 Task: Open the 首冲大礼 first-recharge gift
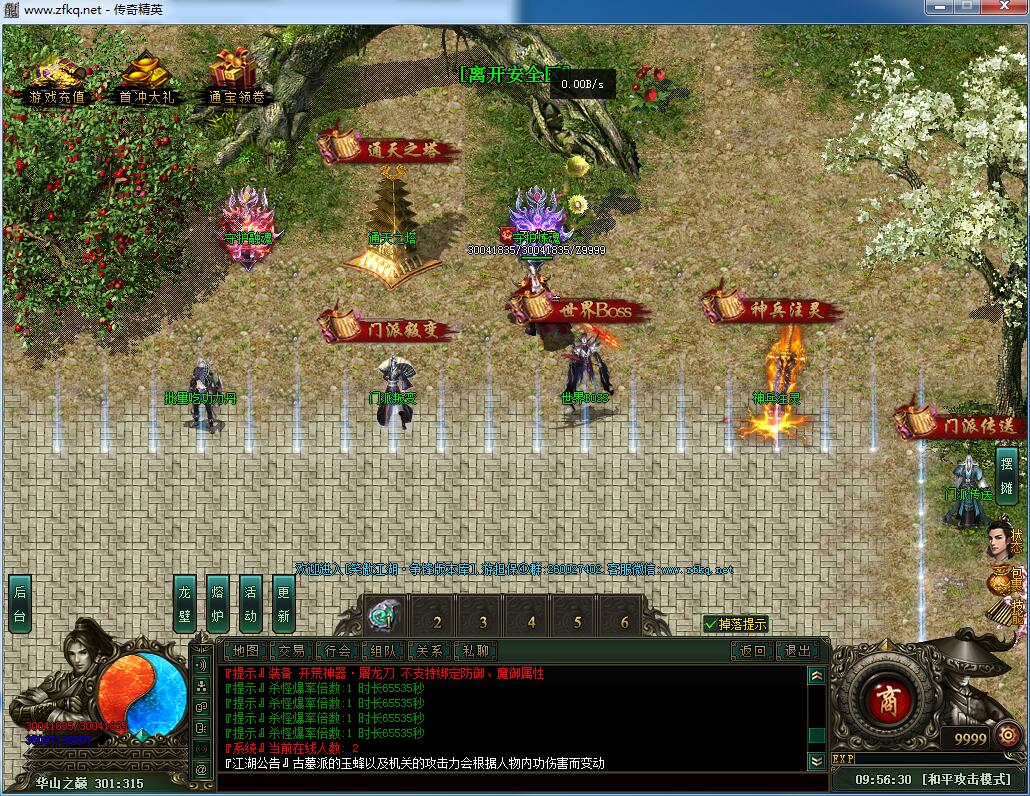point(146,80)
